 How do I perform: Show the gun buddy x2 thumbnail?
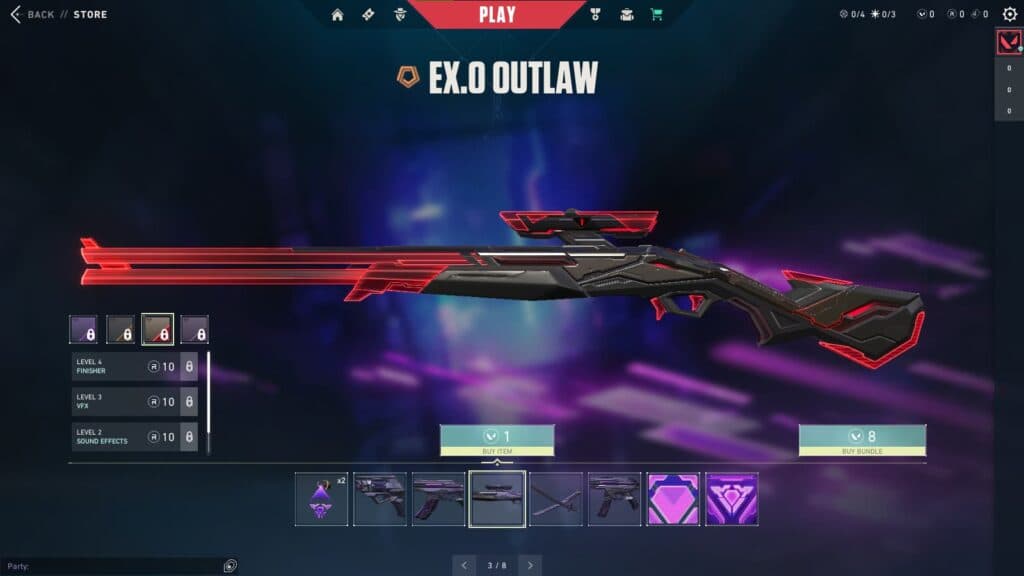[322, 499]
